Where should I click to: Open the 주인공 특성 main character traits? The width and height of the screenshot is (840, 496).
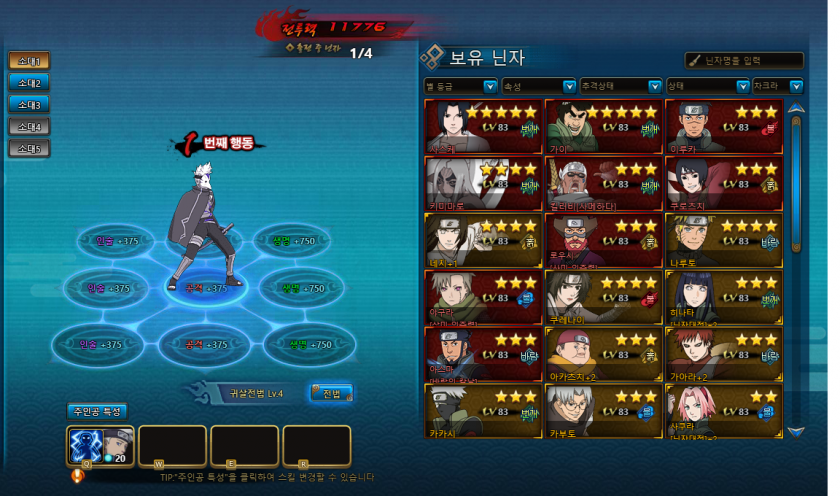97,411
